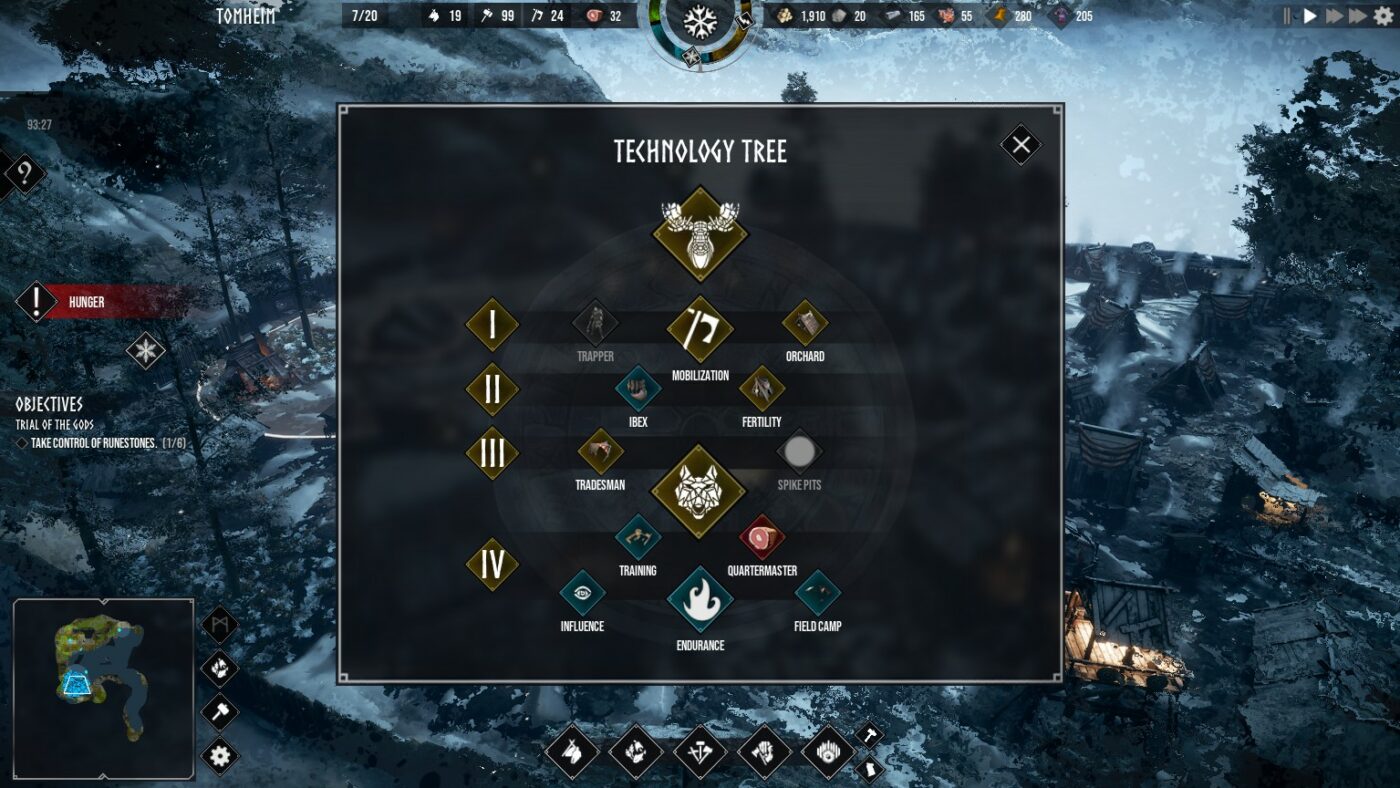Open the locked Spike Pits node

point(800,453)
